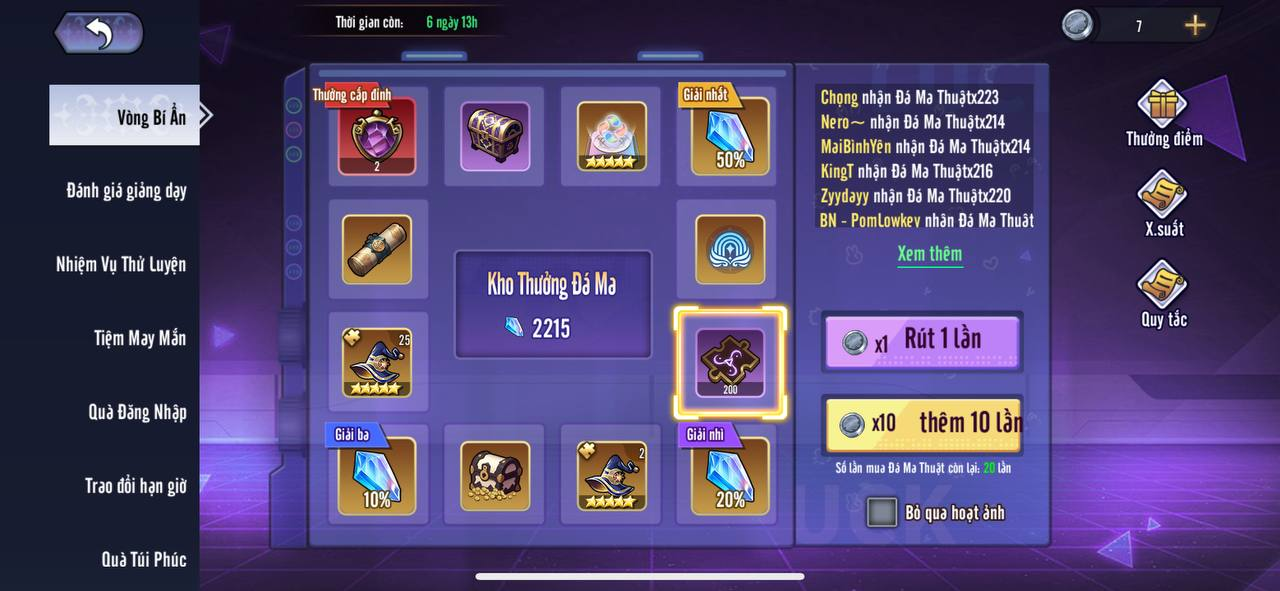Switch to Trao đổi hạn giờ tab
Screen dimensions: 1280x591
coord(135,486)
